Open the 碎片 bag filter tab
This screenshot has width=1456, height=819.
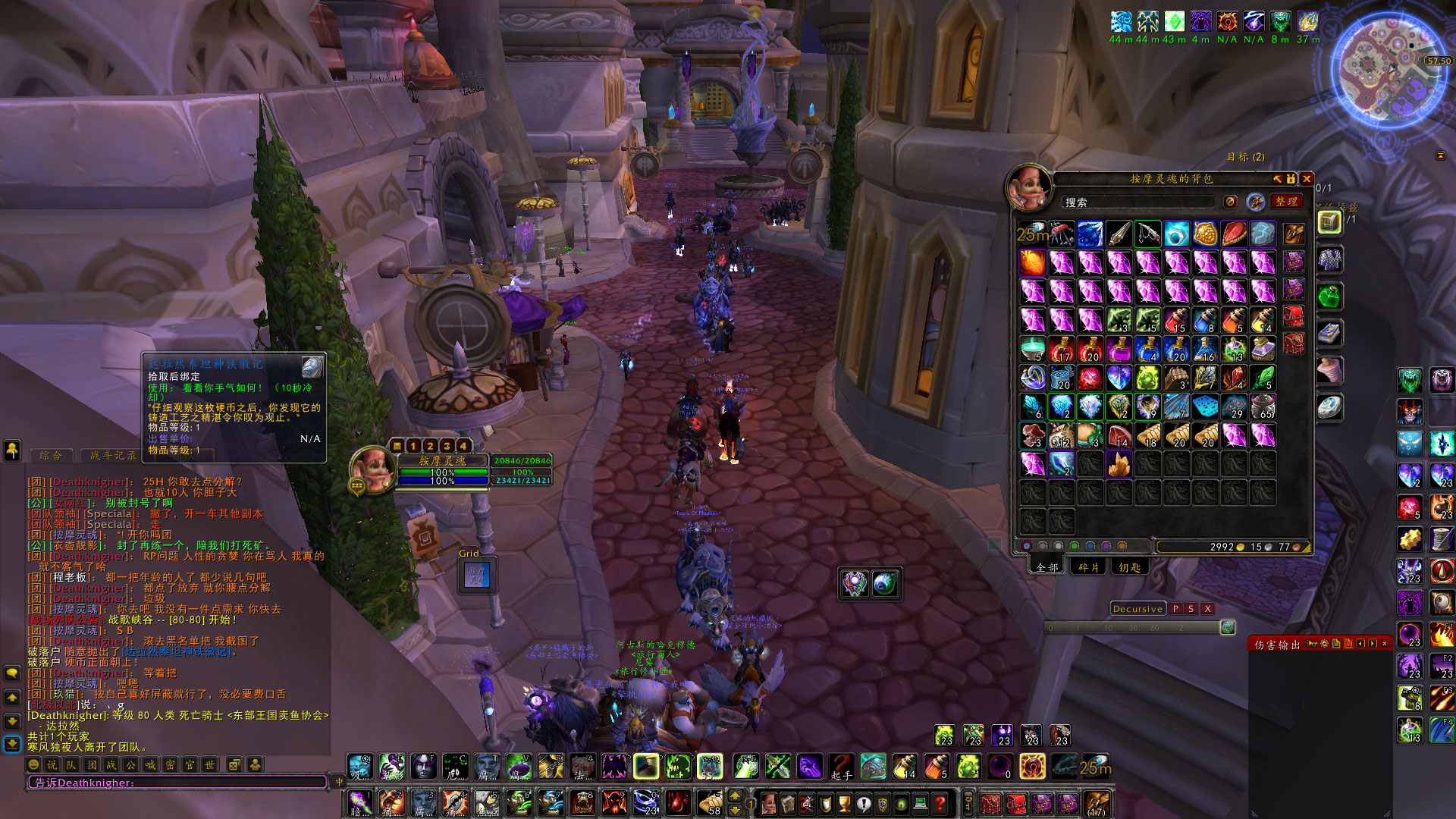tap(1089, 567)
